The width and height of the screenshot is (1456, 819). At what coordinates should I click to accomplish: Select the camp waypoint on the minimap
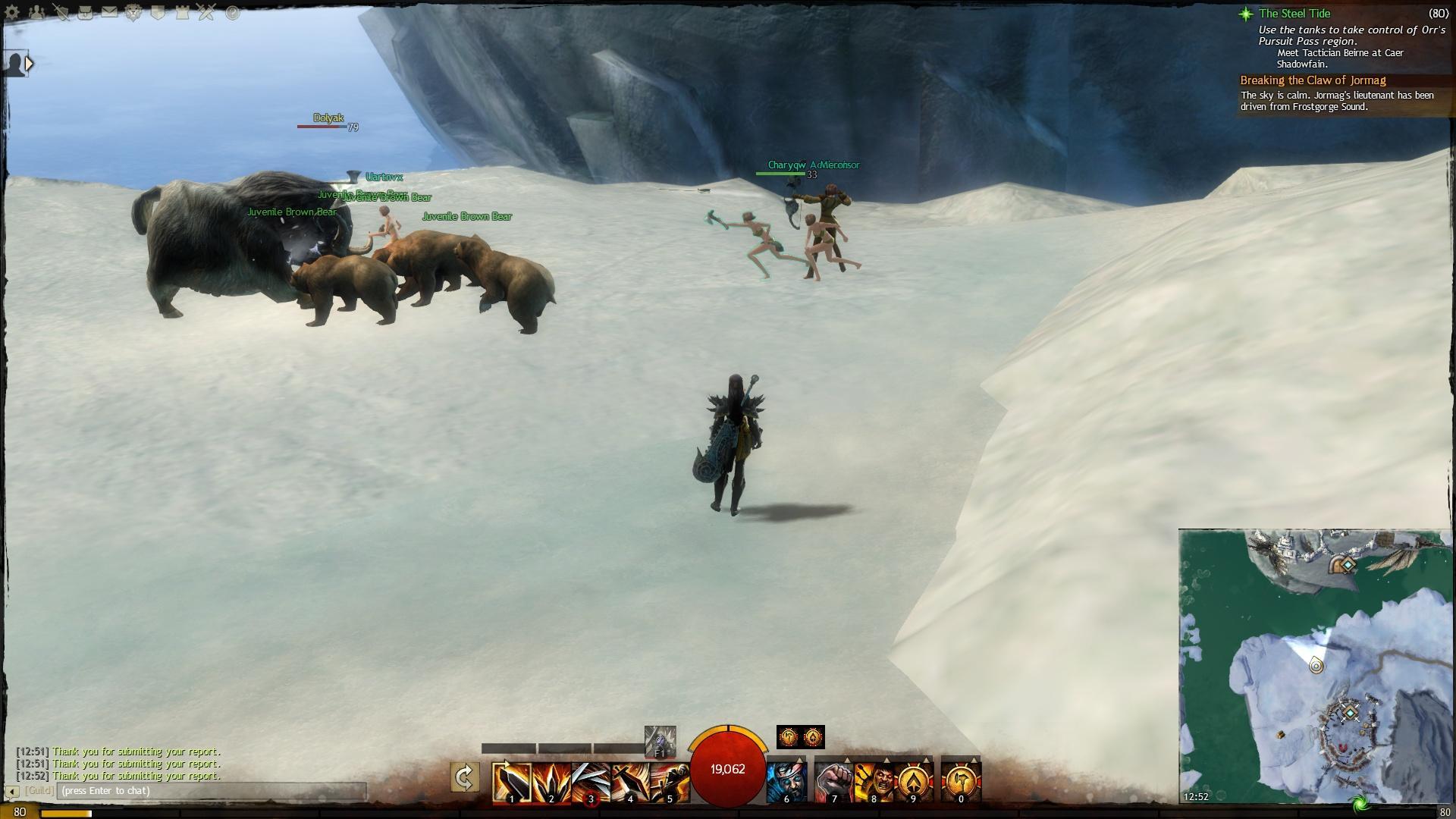coord(1350,713)
